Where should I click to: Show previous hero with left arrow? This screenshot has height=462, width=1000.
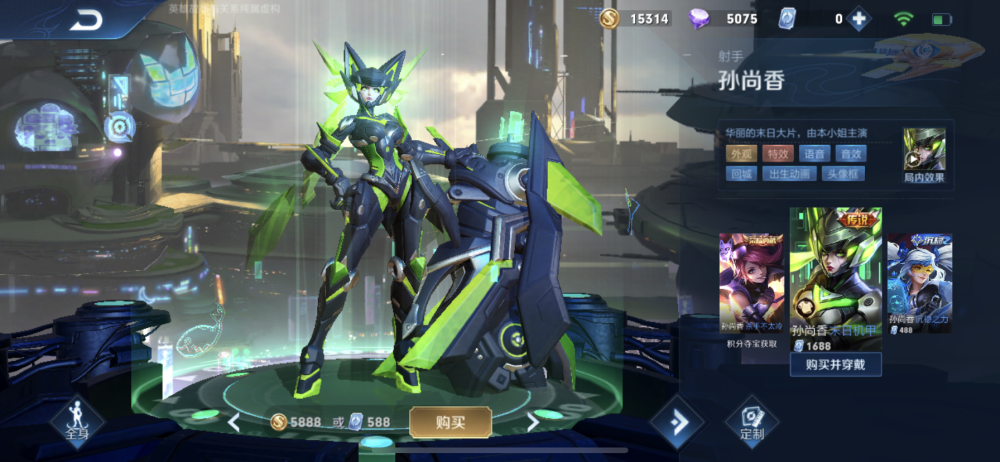tap(234, 422)
